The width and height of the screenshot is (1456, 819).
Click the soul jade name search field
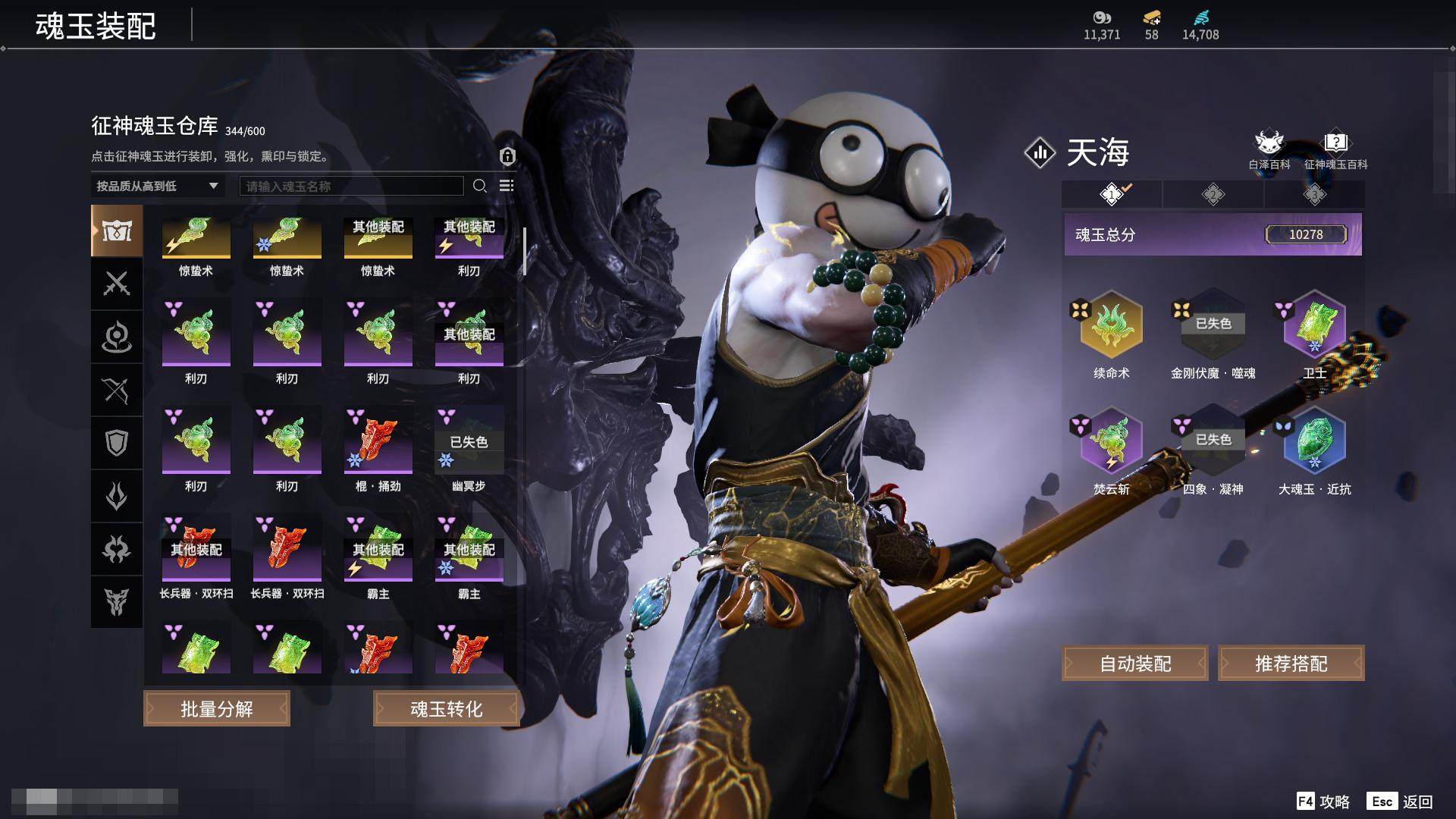351,186
